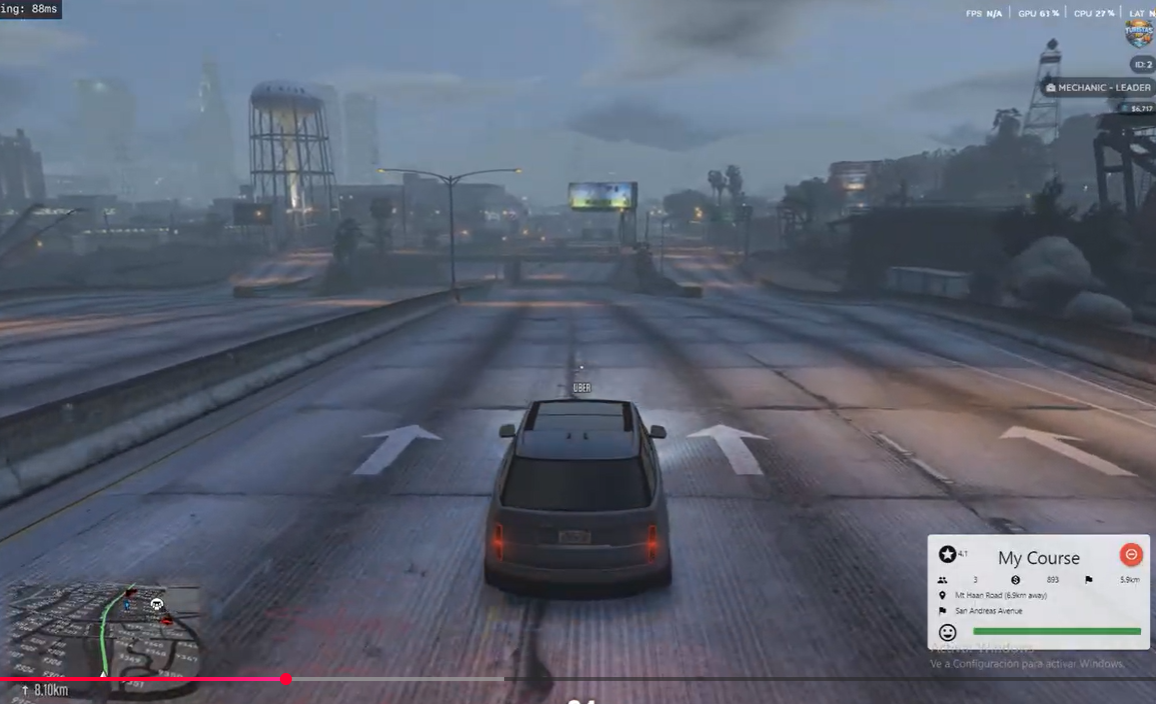Click the star rating icon in My Course
The image size is (1156, 704).
click(947, 554)
